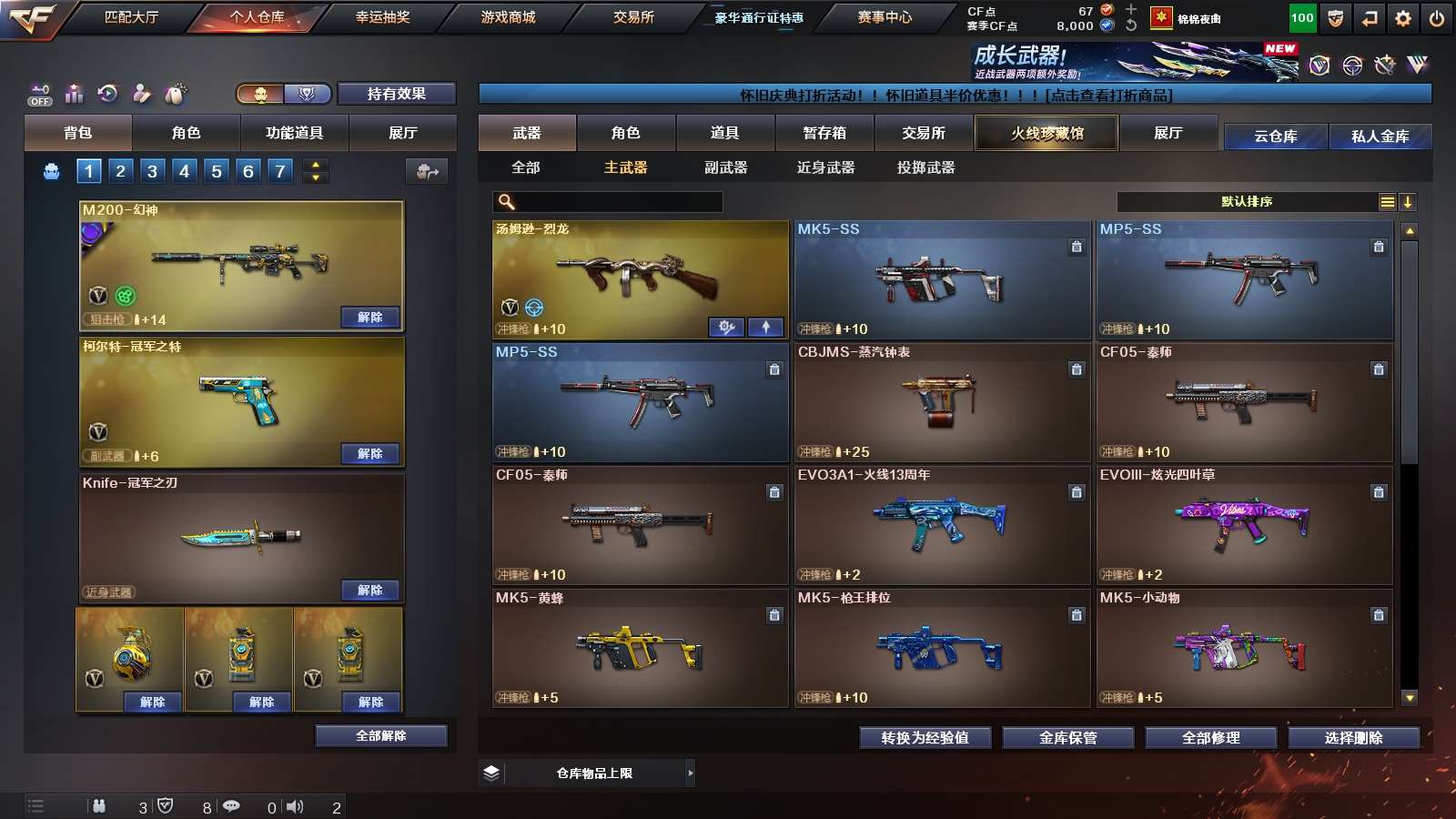Pick the EVO3A1-火线13周年 weapon

point(942,525)
